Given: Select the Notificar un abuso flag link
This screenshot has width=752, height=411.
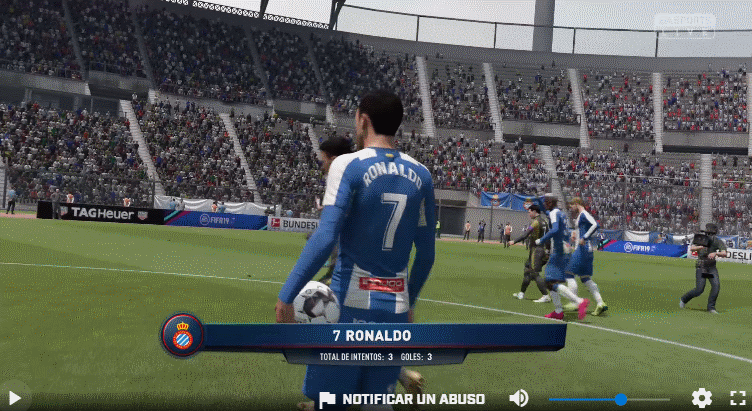Looking at the screenshot, I should [x=401, y=399].
